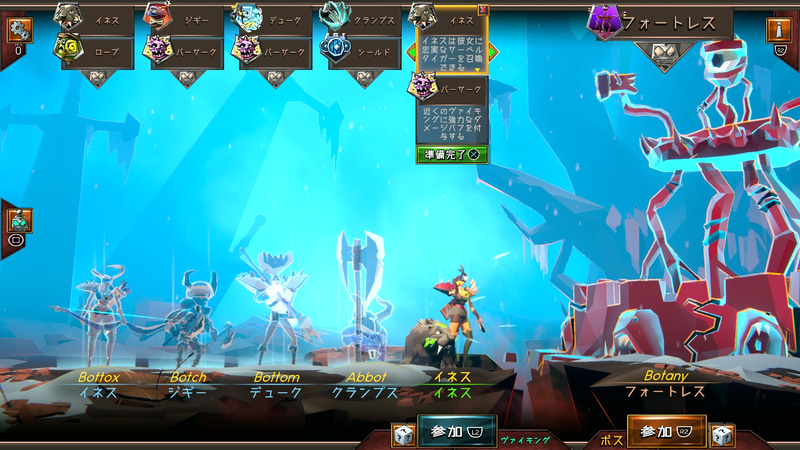This screenshot has width=800, height=450.
Task: Open the info button with the pawn icon
Action: [779, 29]
